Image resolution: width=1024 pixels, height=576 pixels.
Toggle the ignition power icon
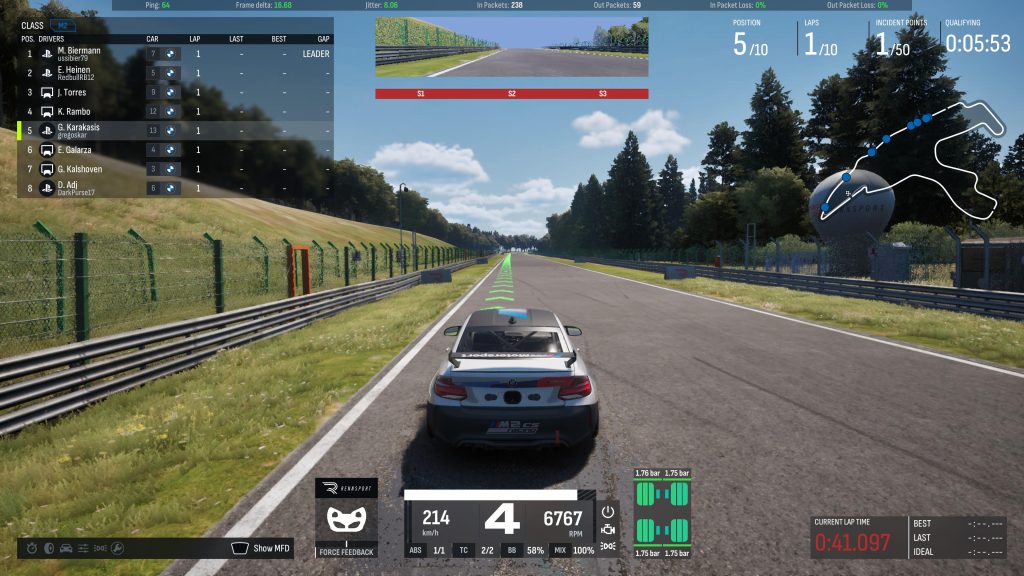tap(607, 510)
